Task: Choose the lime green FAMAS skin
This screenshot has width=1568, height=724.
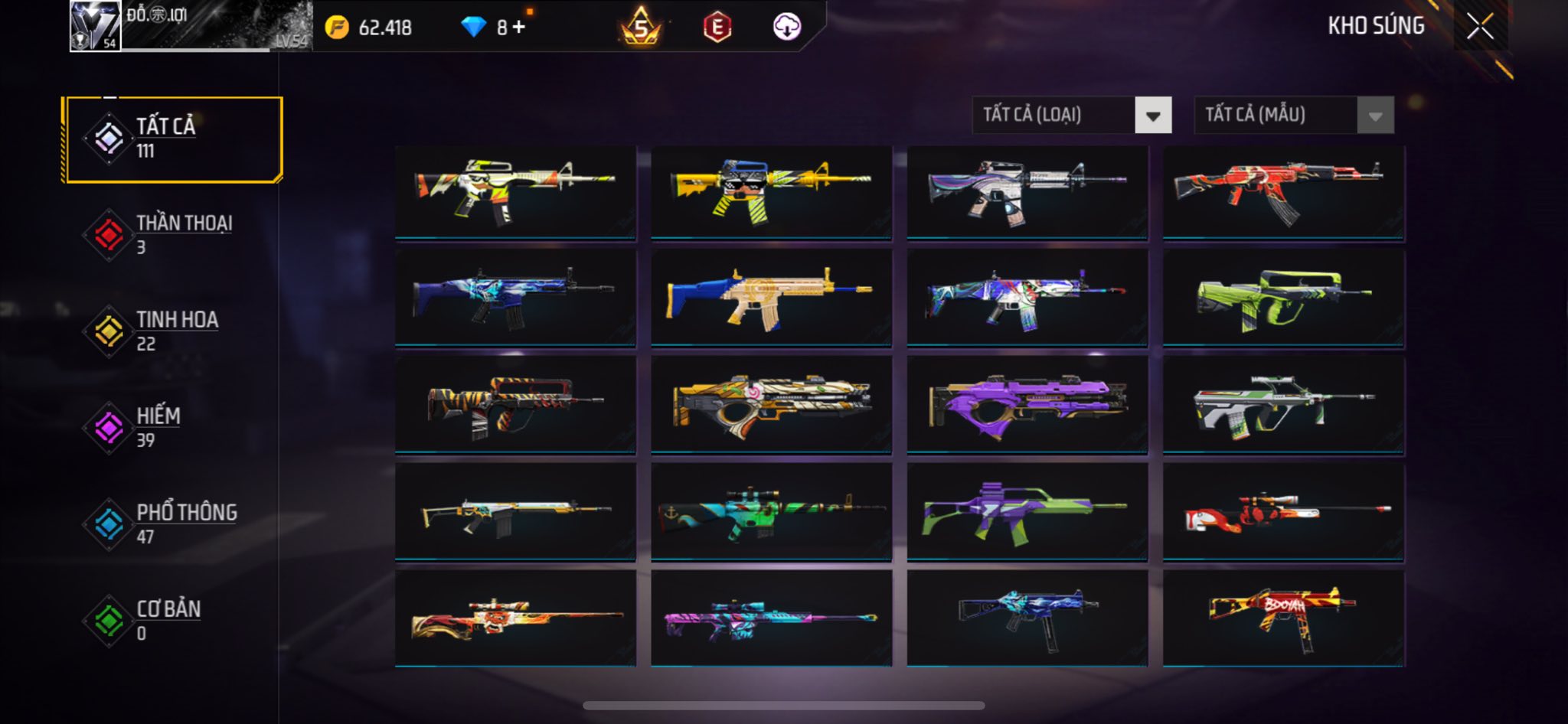Action: 1283,299
